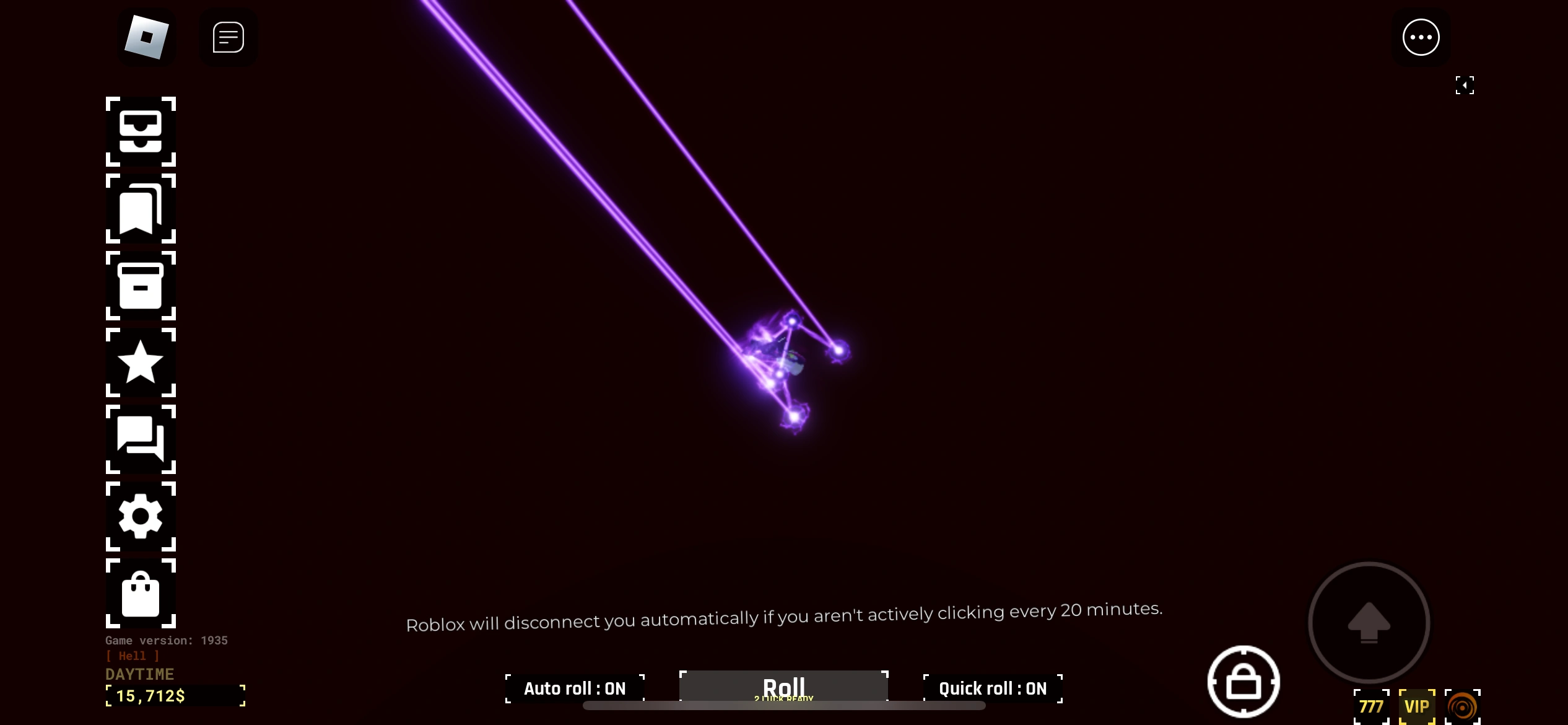Image resolution: width=1568 pixels, height=725 pixels.
Task: Open the aura index bookmark panel
Action: pyautogui.click(x=141, y=209)
